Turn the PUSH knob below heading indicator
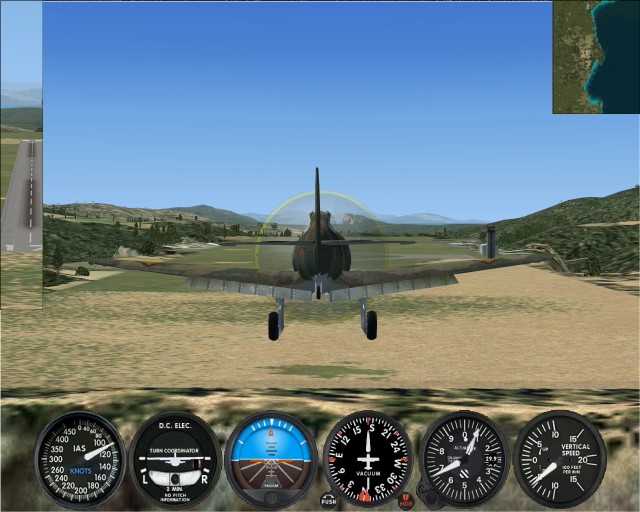 (x=329, y=498)
